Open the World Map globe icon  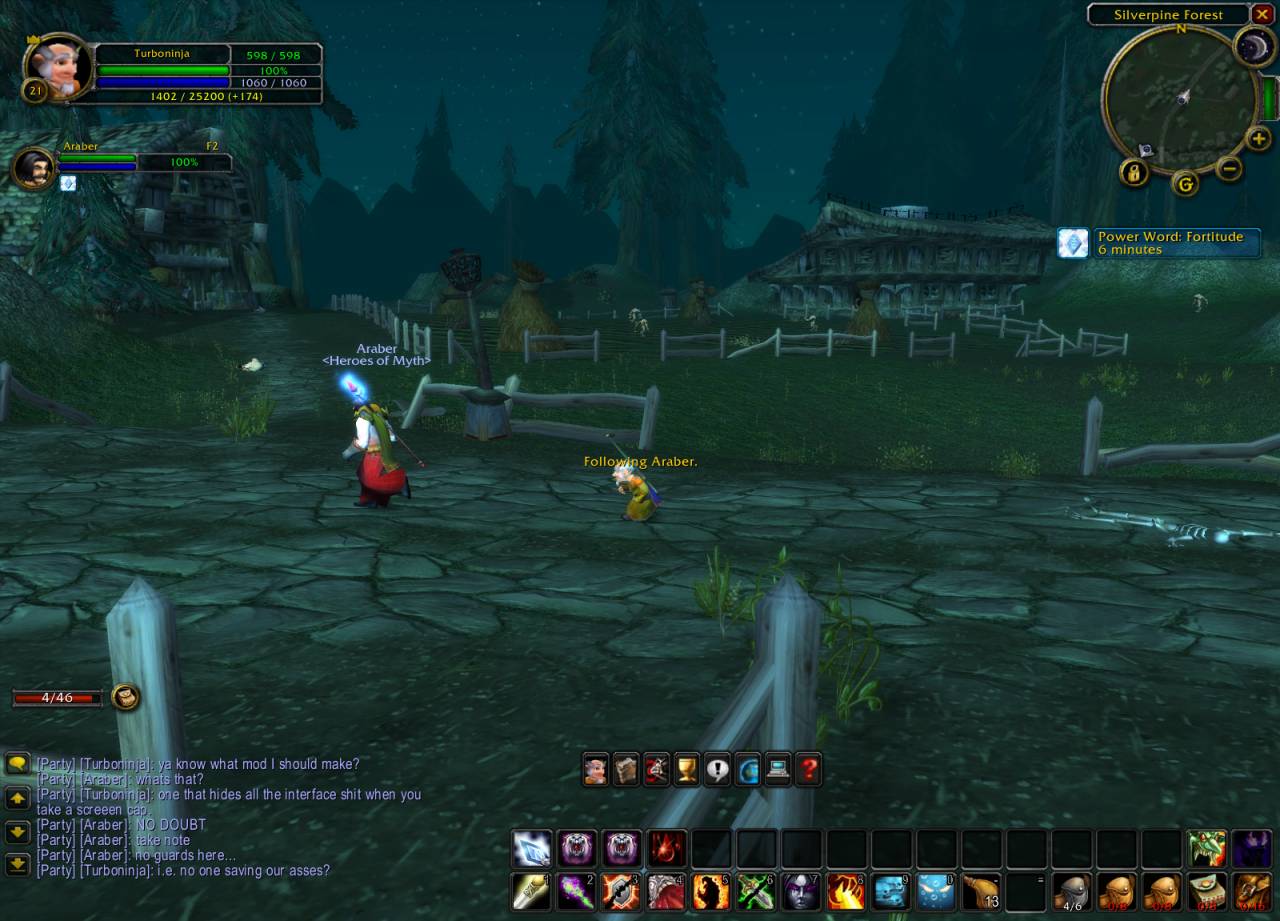[748, 769]
